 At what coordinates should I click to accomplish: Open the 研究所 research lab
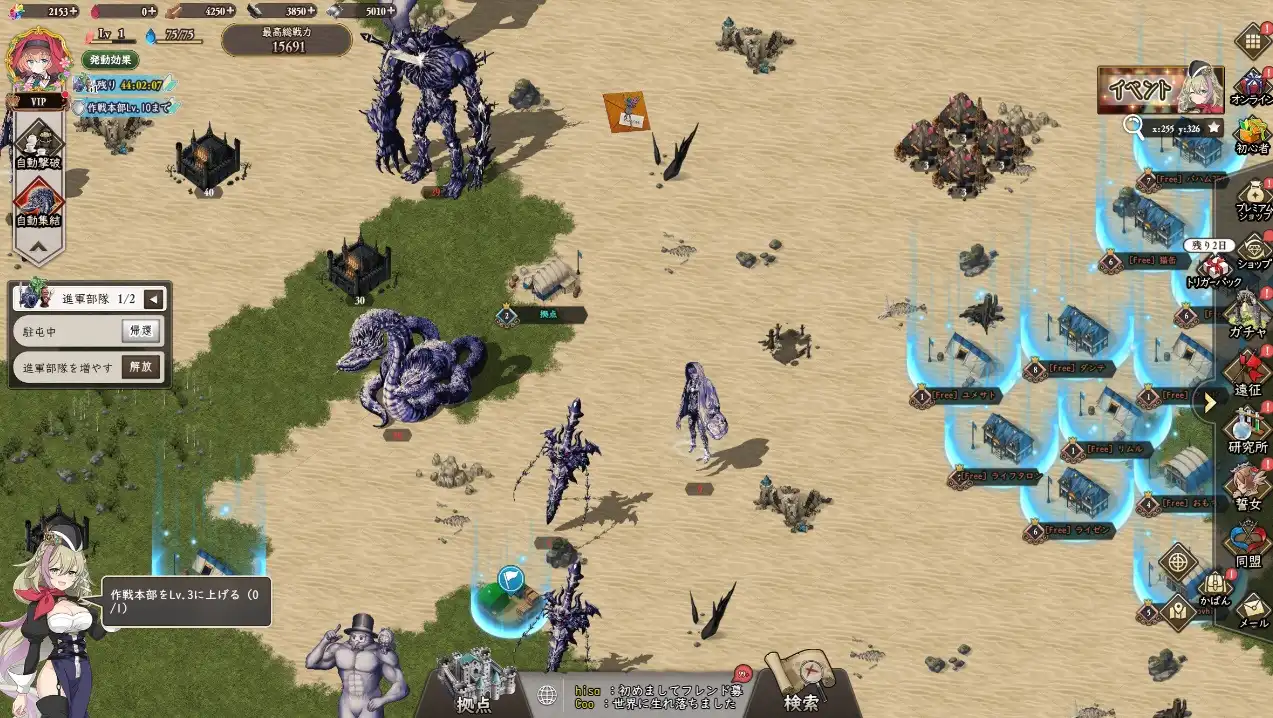tap(1248, 430)
